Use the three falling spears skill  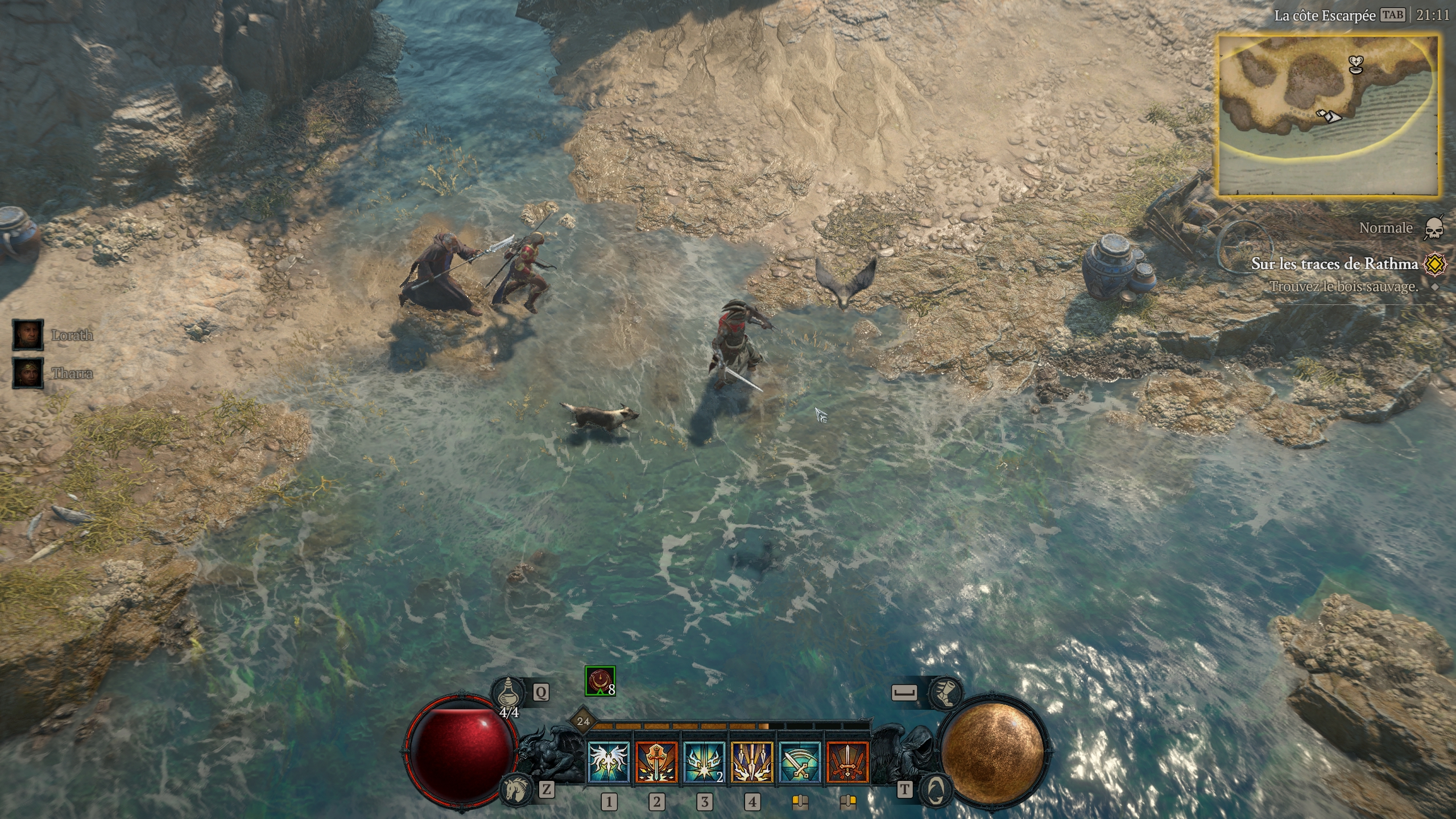(752, 763)
